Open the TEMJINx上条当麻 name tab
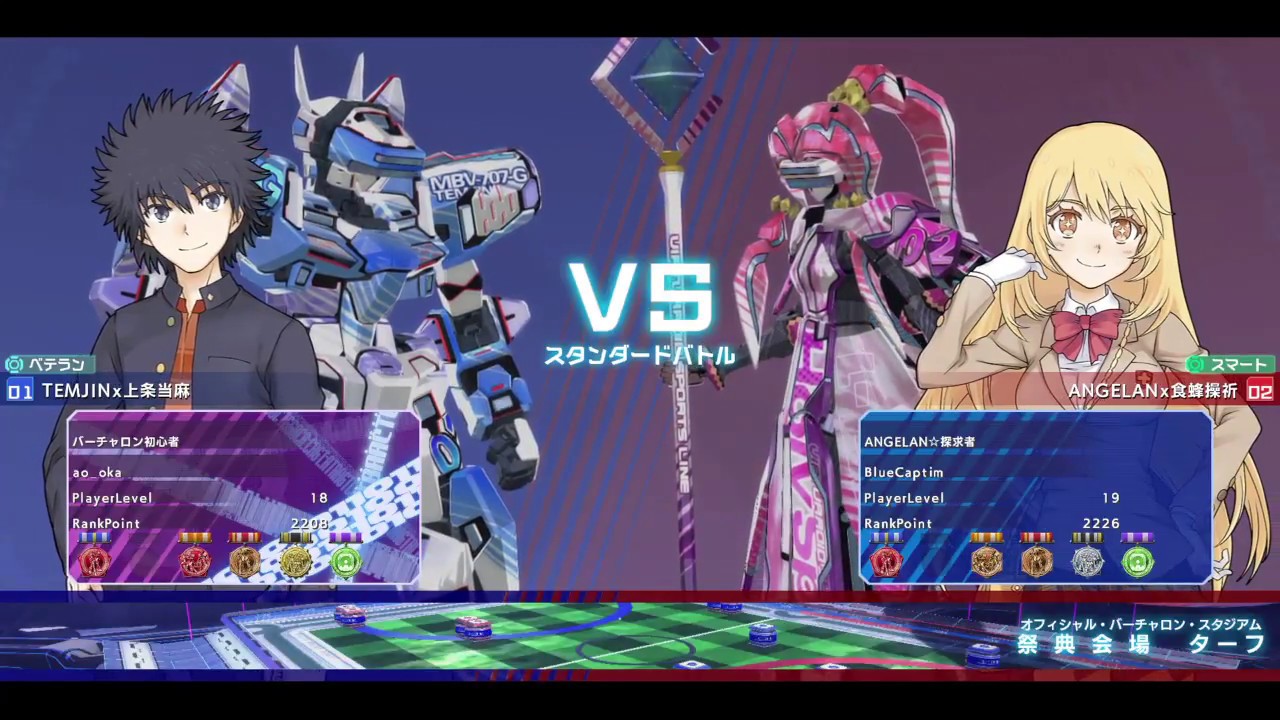Screen dimensions: 1280x720 point(116,392)
